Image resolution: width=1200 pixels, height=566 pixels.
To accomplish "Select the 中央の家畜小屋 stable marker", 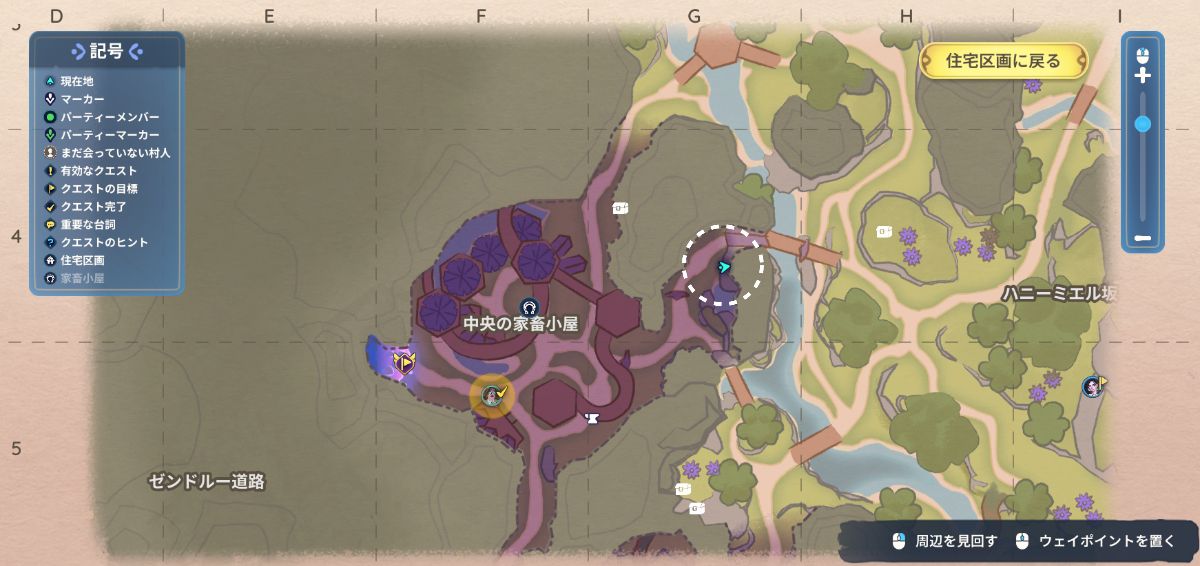I will tap(529, 306).
